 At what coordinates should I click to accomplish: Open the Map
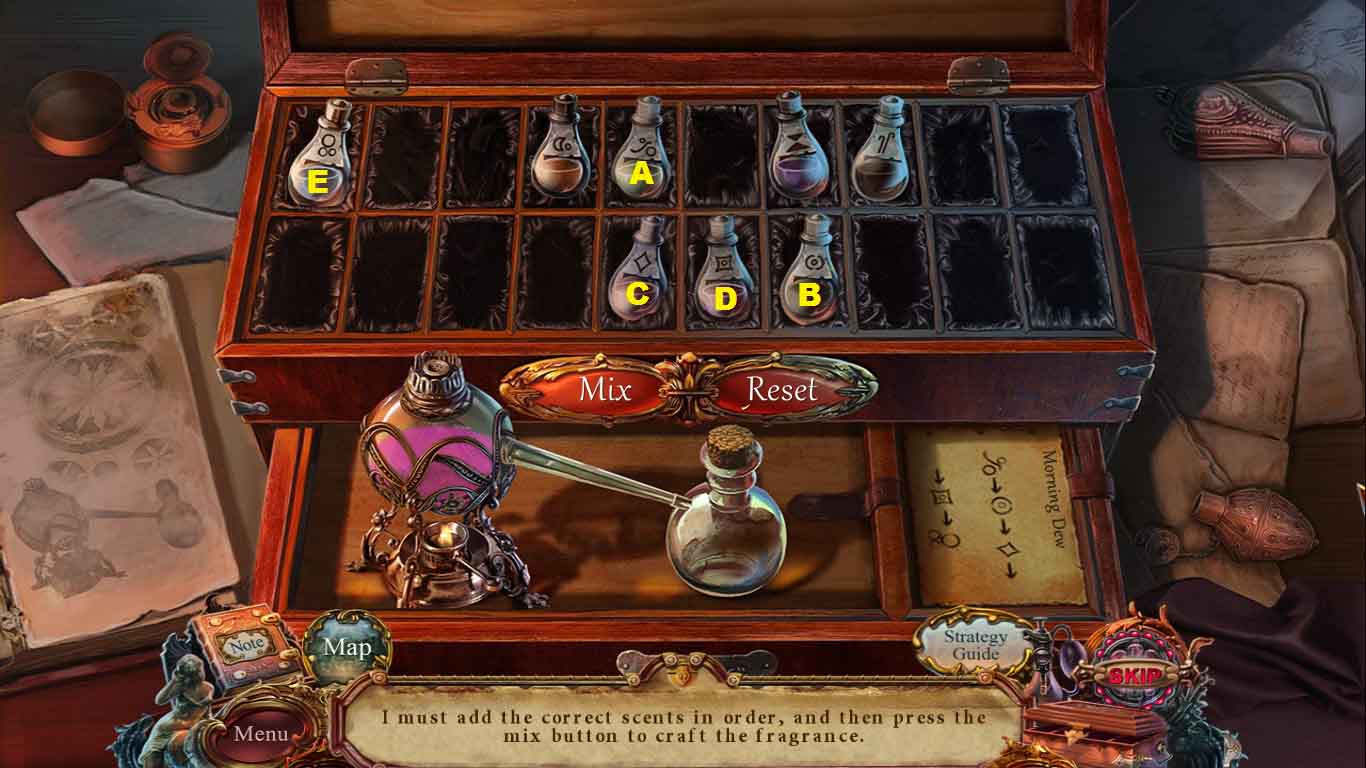point(347,647)
